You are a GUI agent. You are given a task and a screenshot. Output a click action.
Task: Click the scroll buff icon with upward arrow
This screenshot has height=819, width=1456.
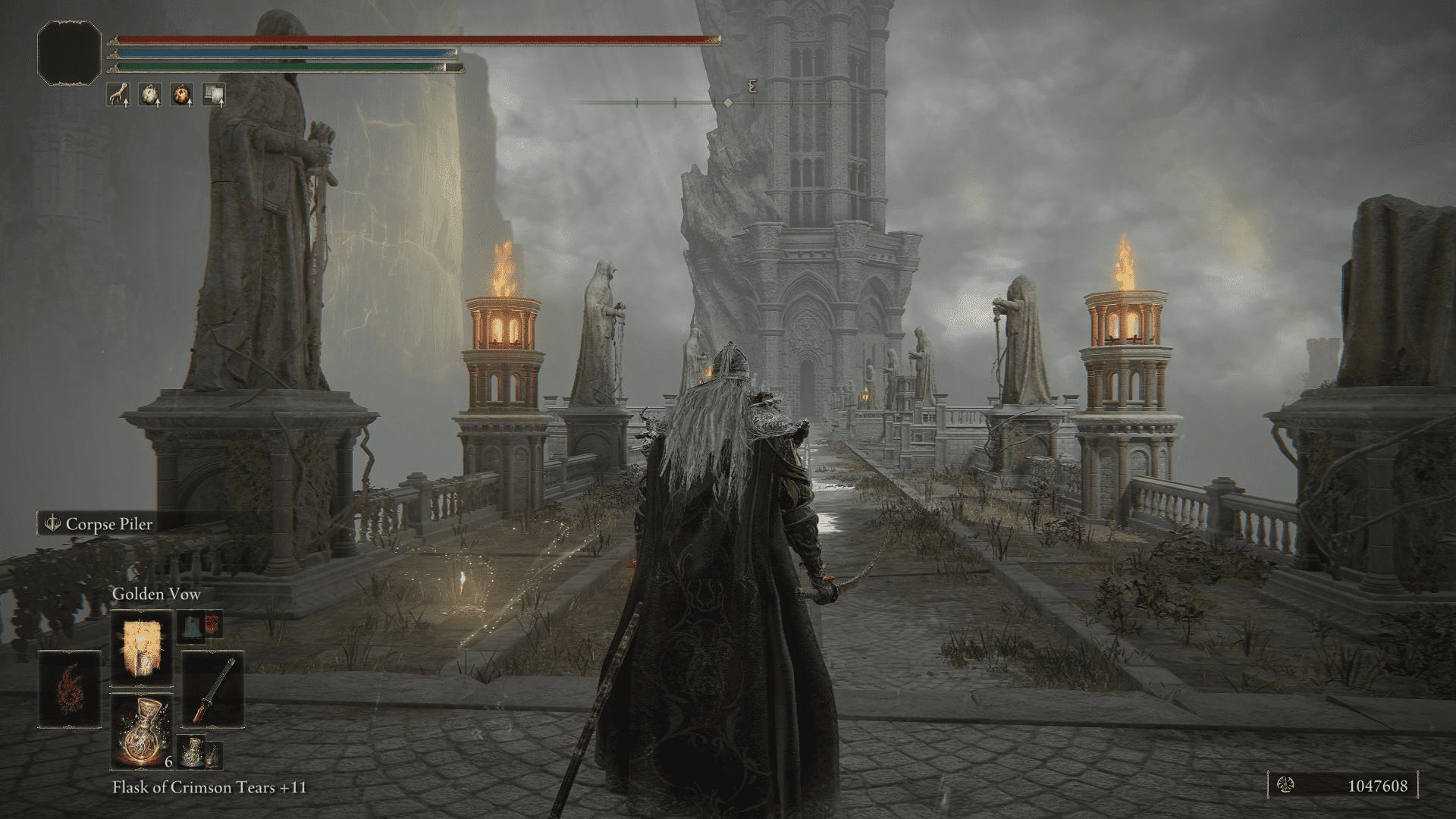click(x=215, y=95)
